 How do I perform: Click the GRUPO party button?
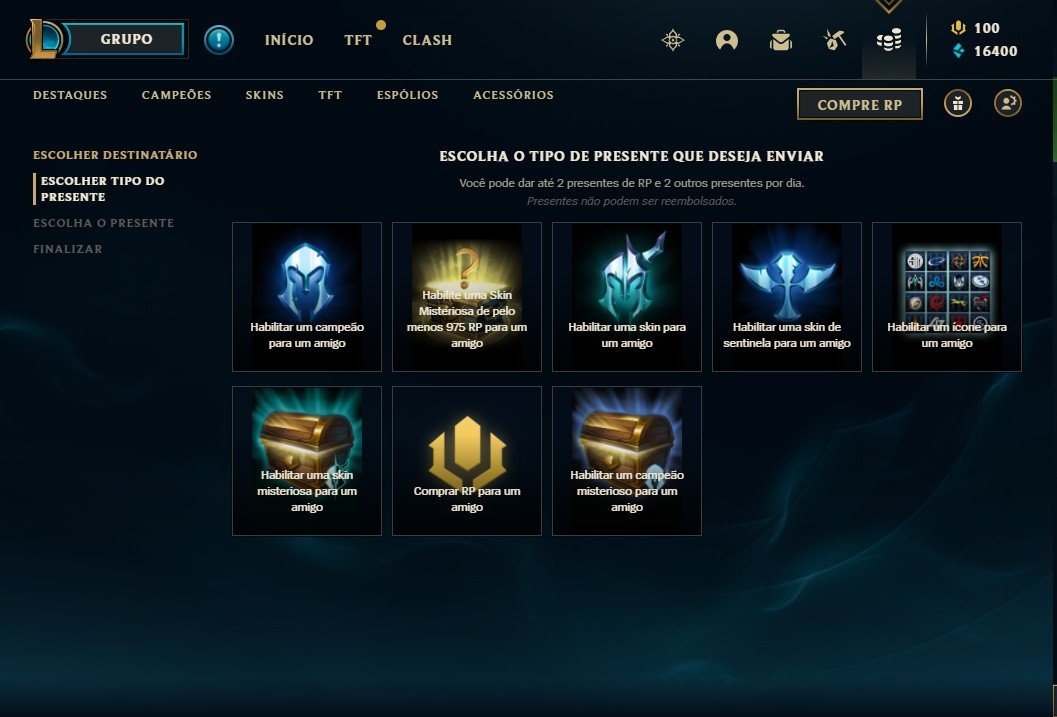[x=127, y=40]
